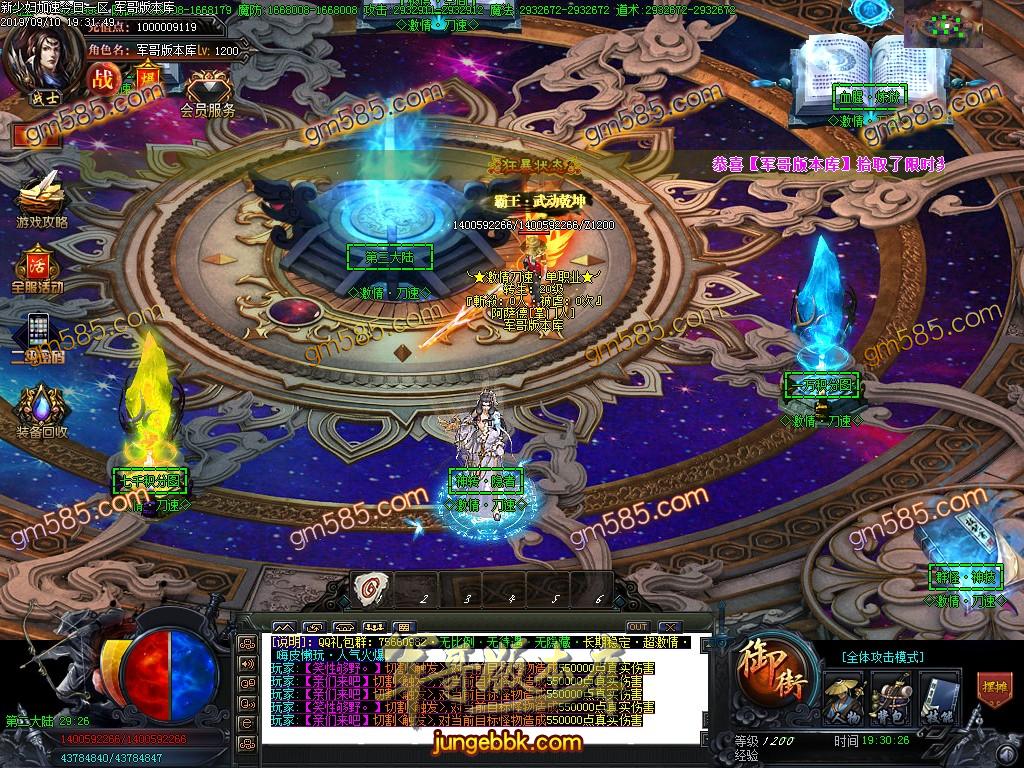Viewport: 1024px width, 768px height.
Task: Open the phone QR code icon
Action: pos(37,332)
